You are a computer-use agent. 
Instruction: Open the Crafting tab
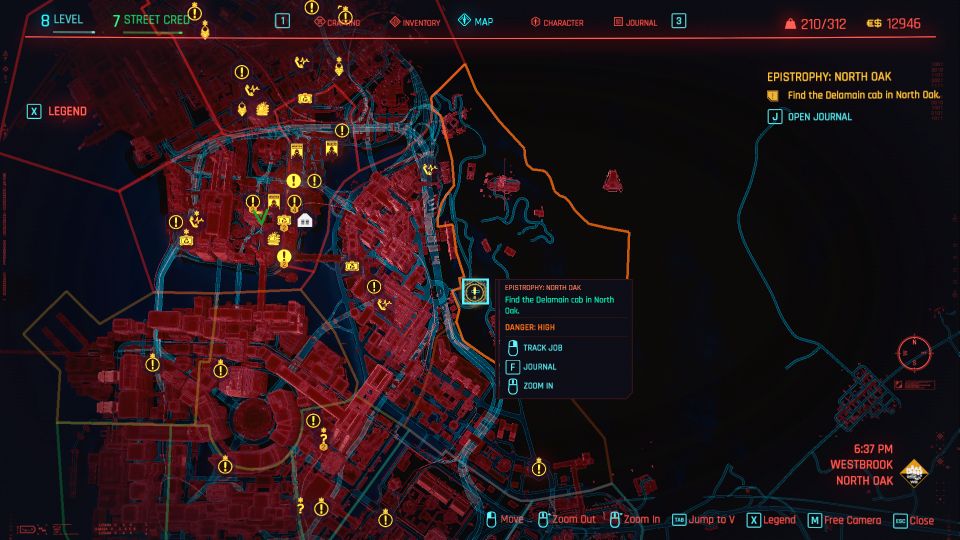336,21
